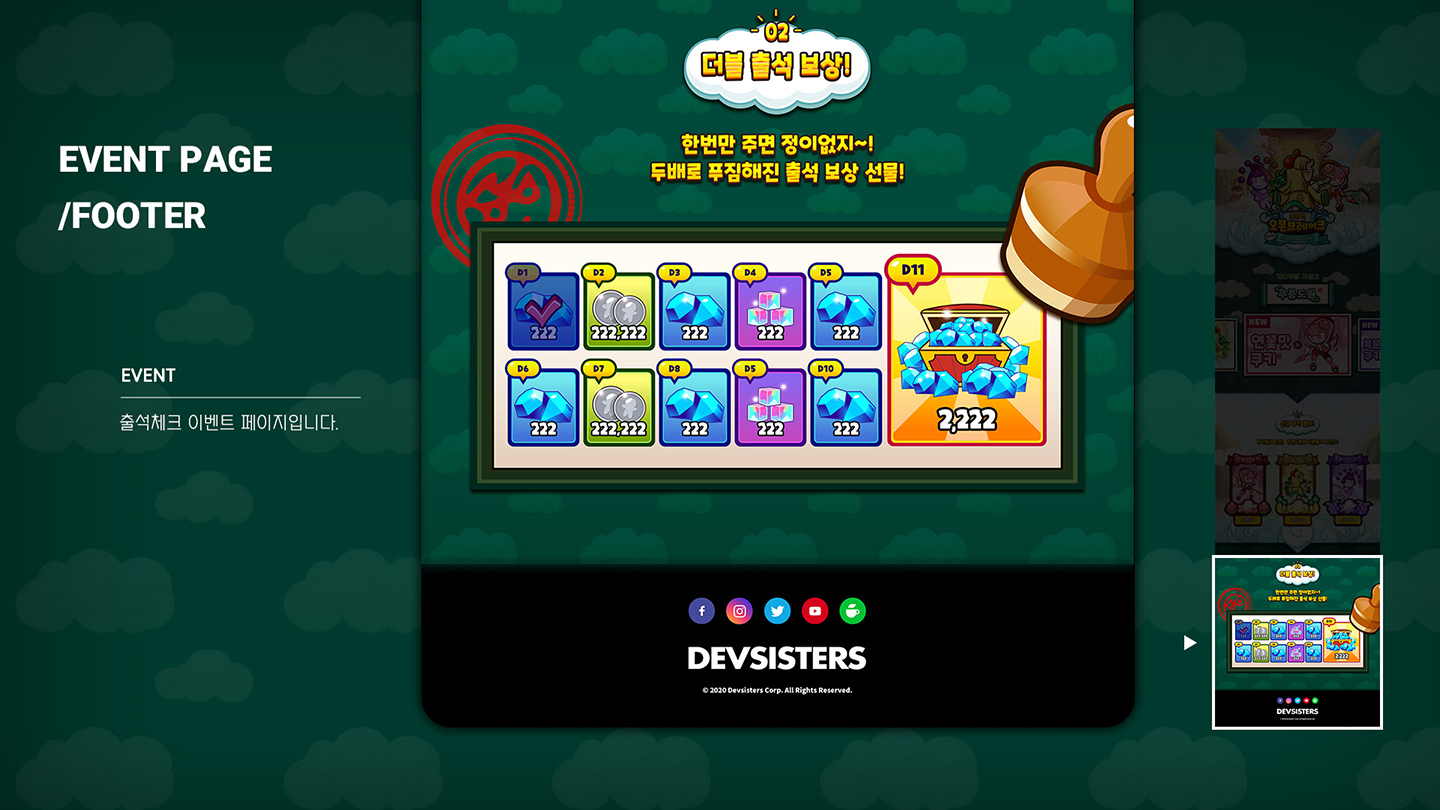Select the D3 blue crystal reward

tap(694, 311)
